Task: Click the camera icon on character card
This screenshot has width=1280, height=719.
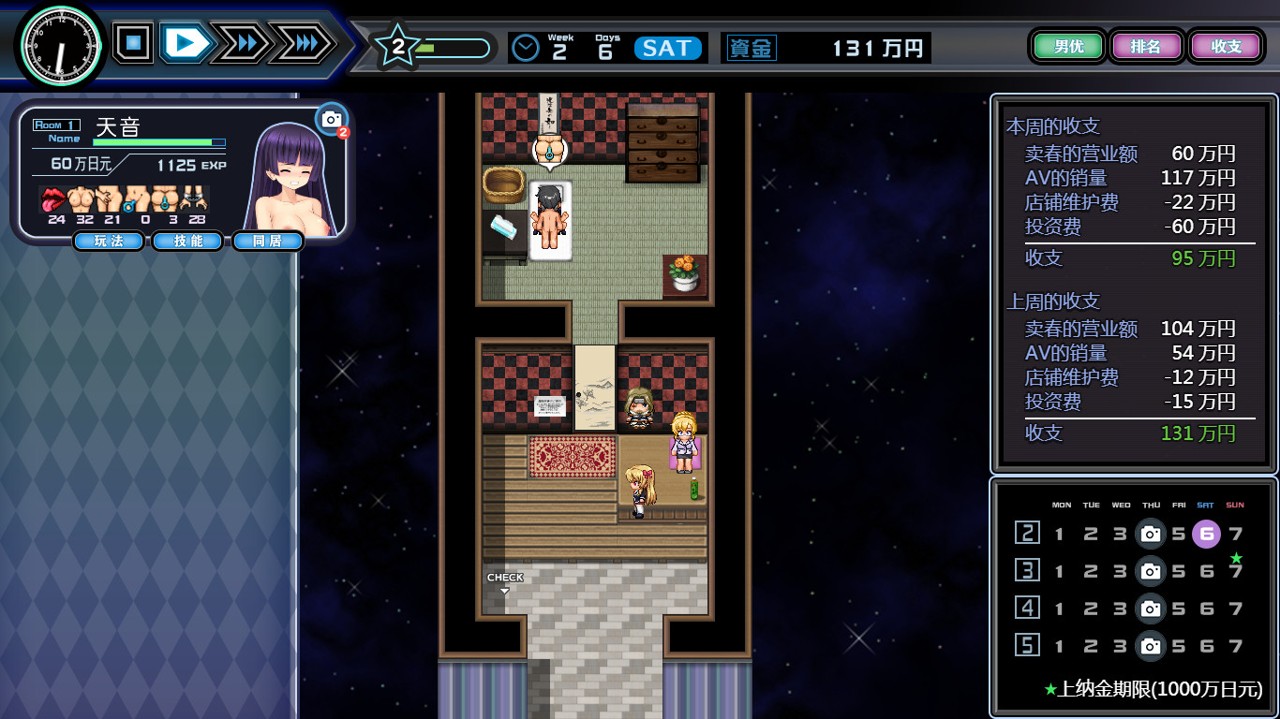Action: 331,119
